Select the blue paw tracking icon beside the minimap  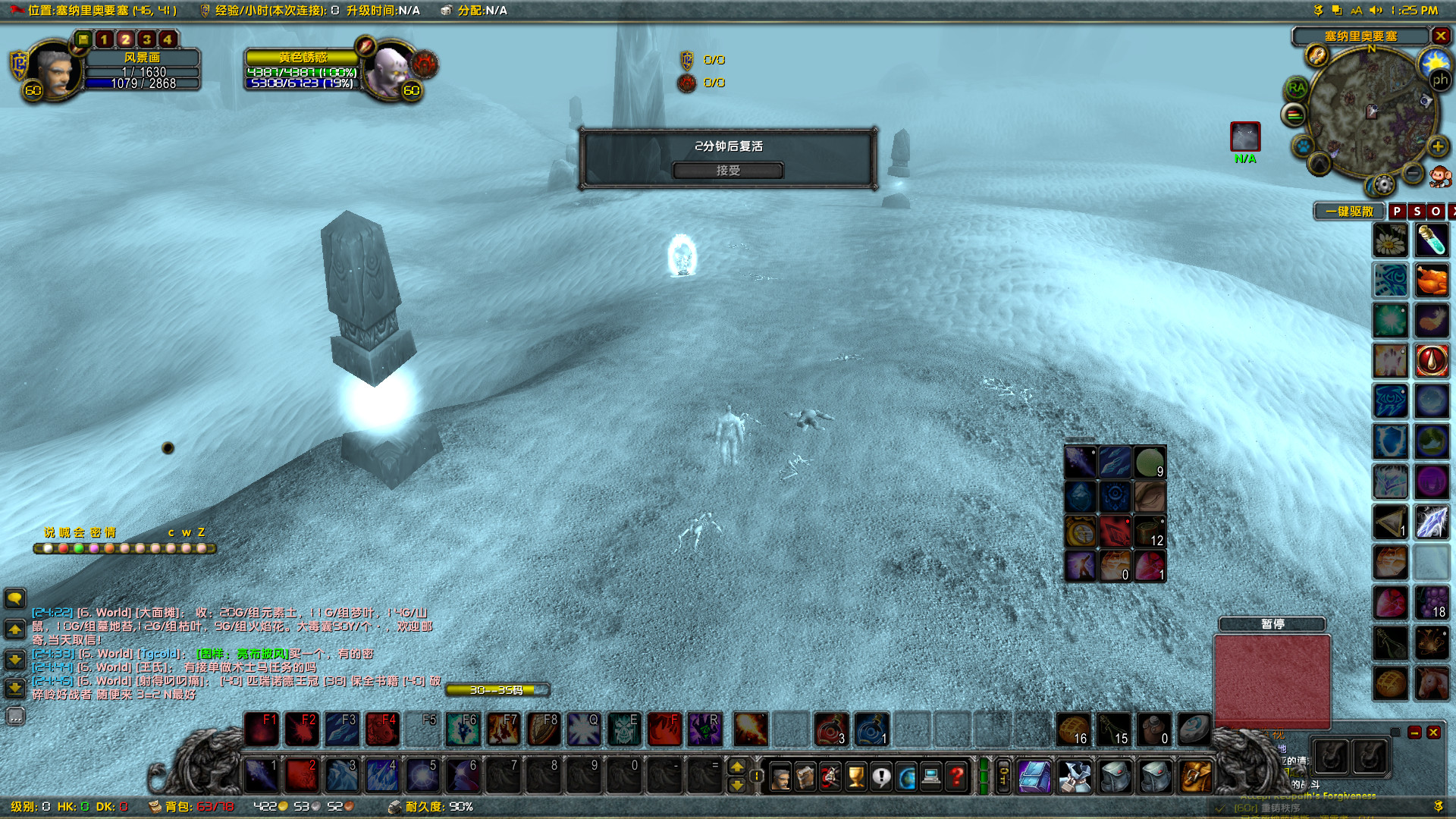point(1304,146)
